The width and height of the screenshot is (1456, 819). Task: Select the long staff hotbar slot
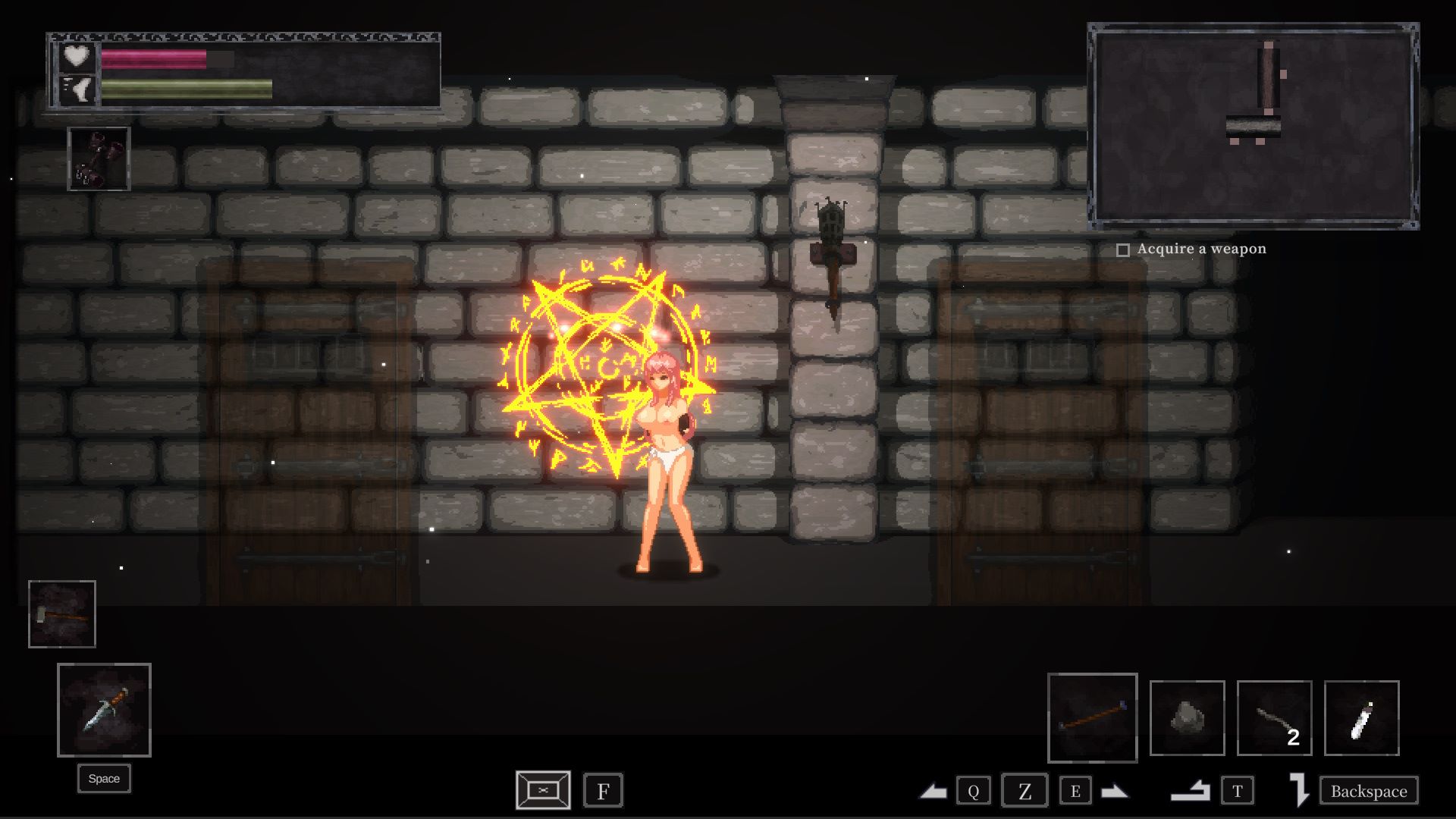pyautogui.click(x=1092, y=717)
